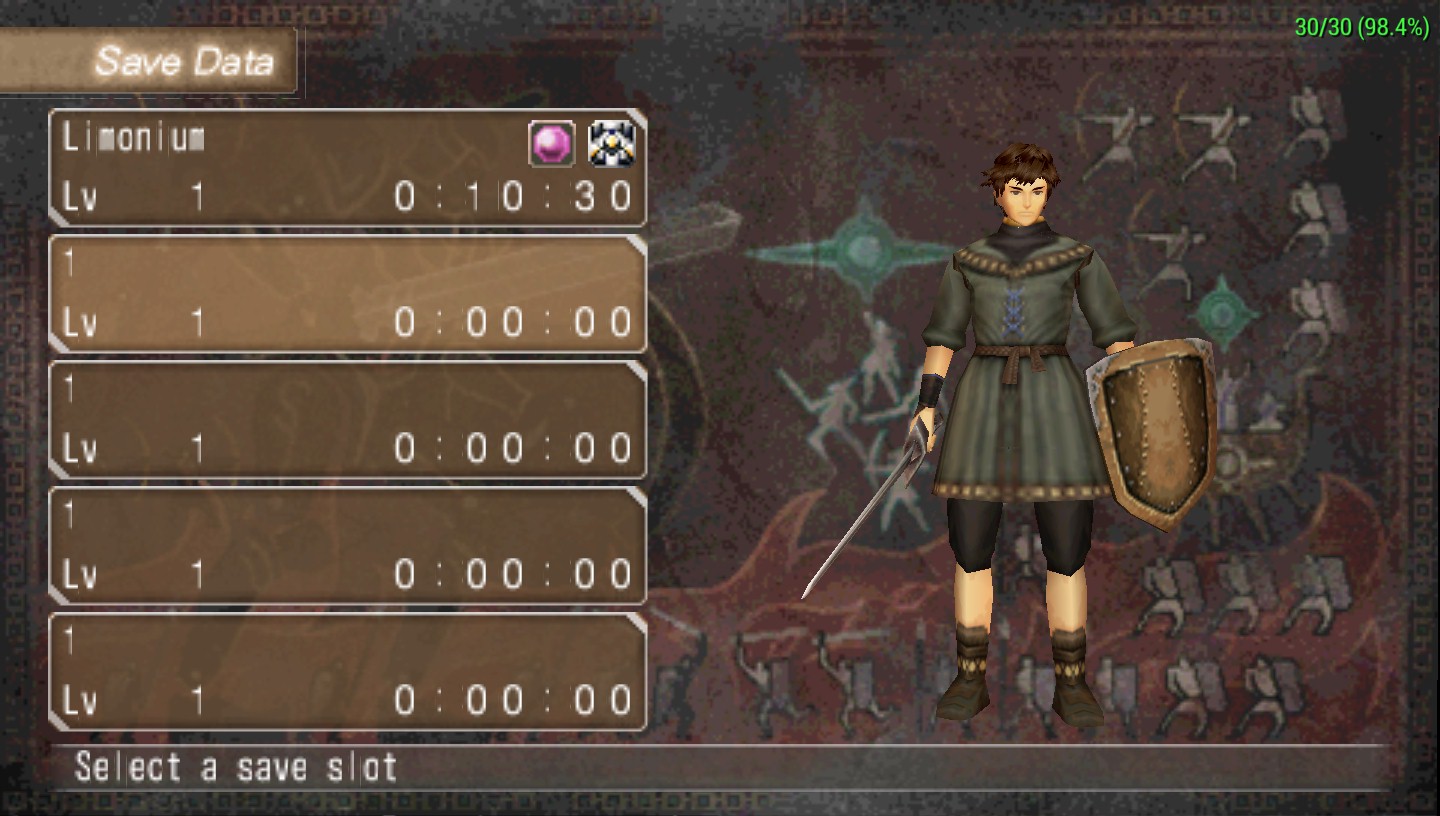Select the Limonium save slot
This screenshot has width=1440, height=816.
pos(347,167)
